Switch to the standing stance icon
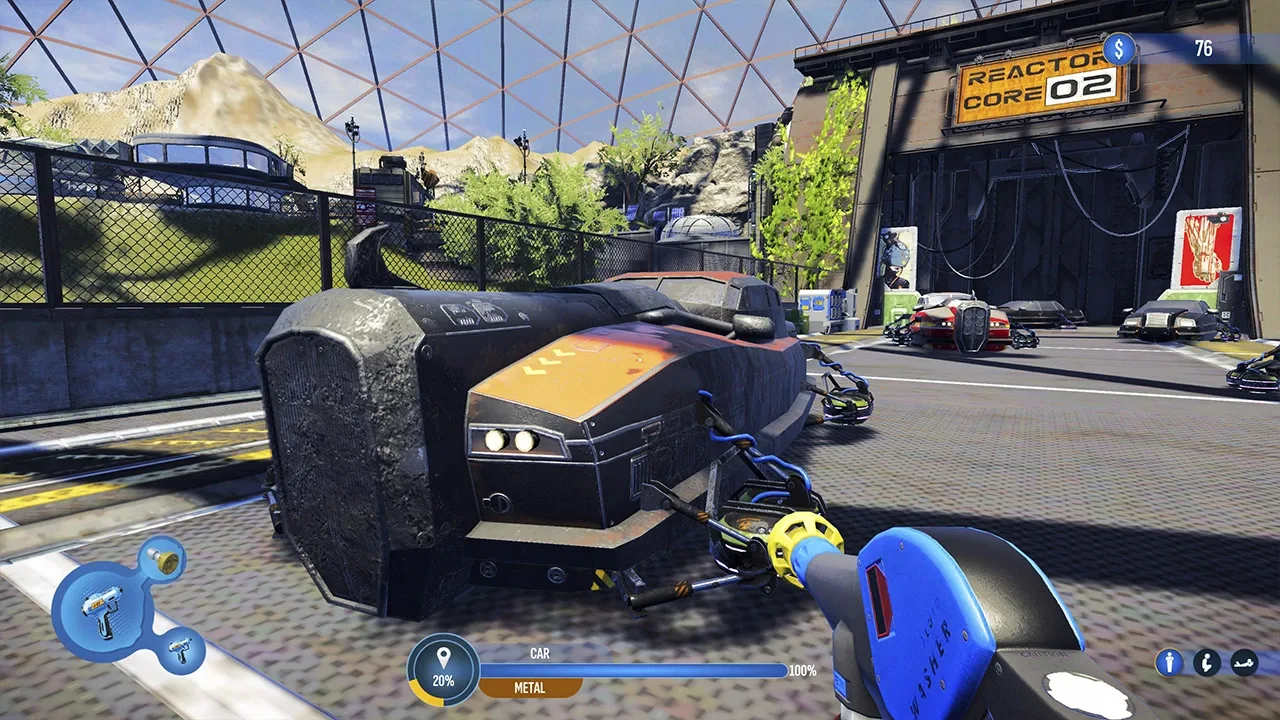 click(1169, 662)
